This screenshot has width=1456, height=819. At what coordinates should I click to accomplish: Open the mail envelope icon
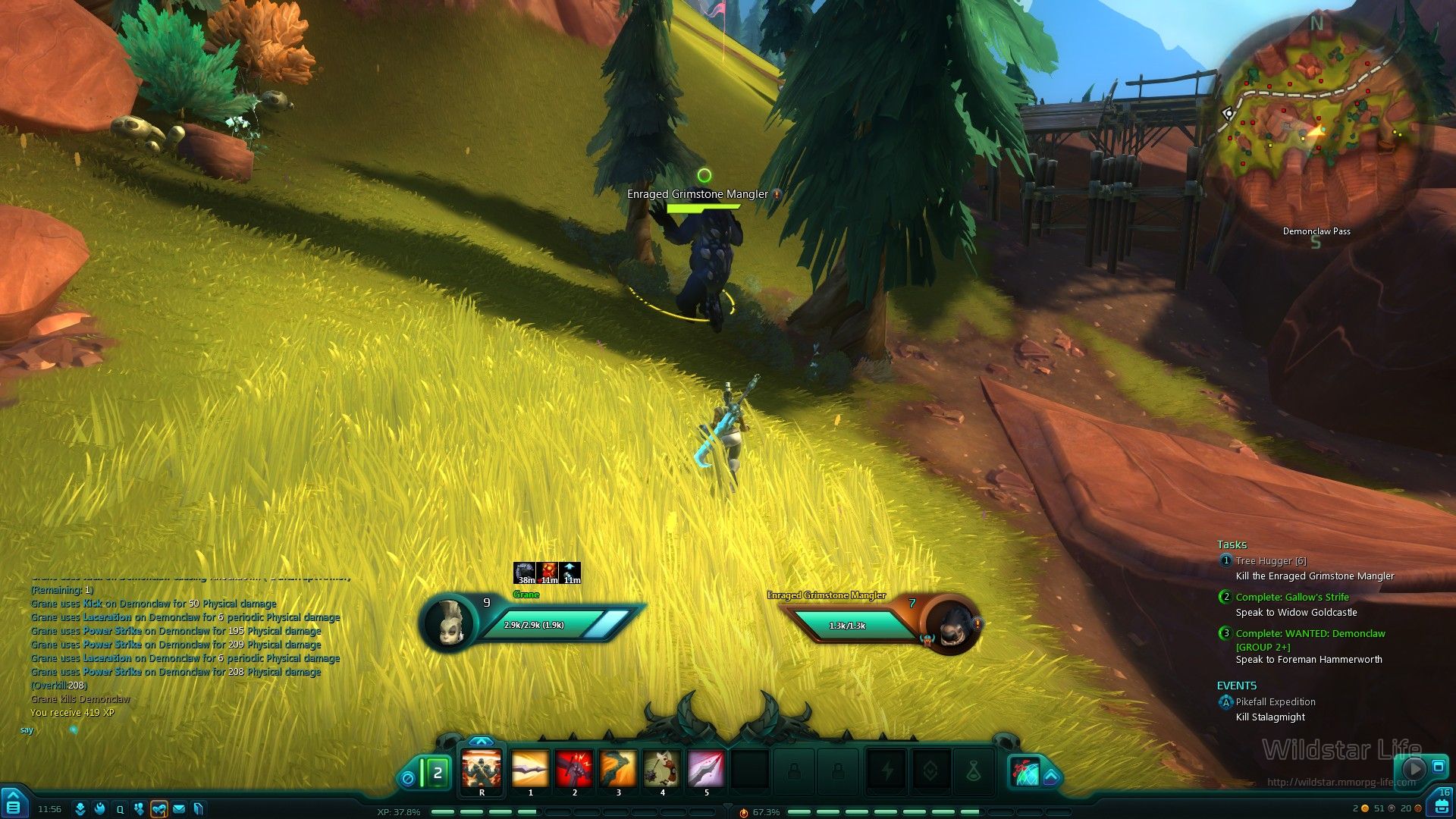(x=179, y=809)
